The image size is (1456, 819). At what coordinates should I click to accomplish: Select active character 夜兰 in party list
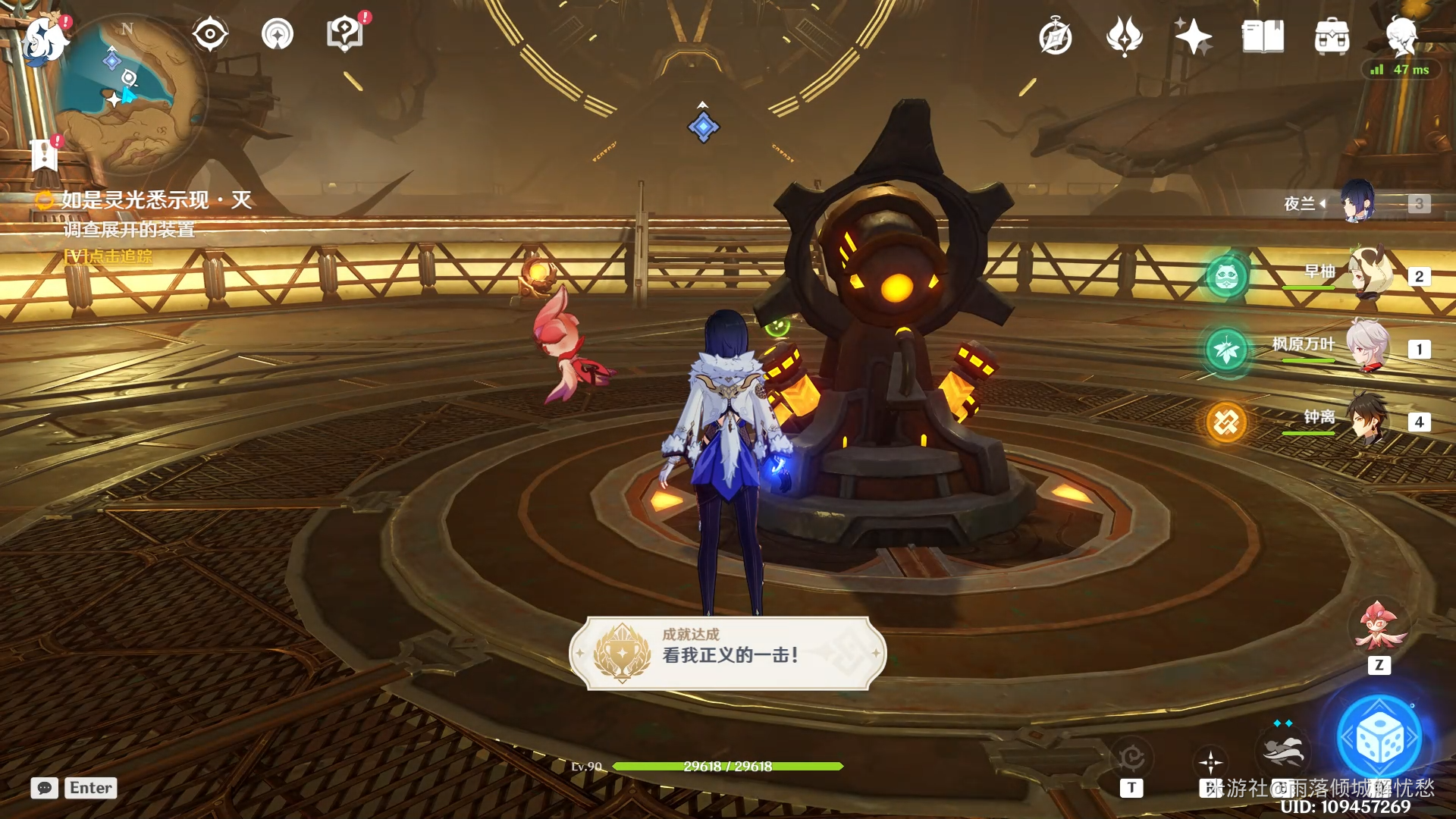[1357, 202]
